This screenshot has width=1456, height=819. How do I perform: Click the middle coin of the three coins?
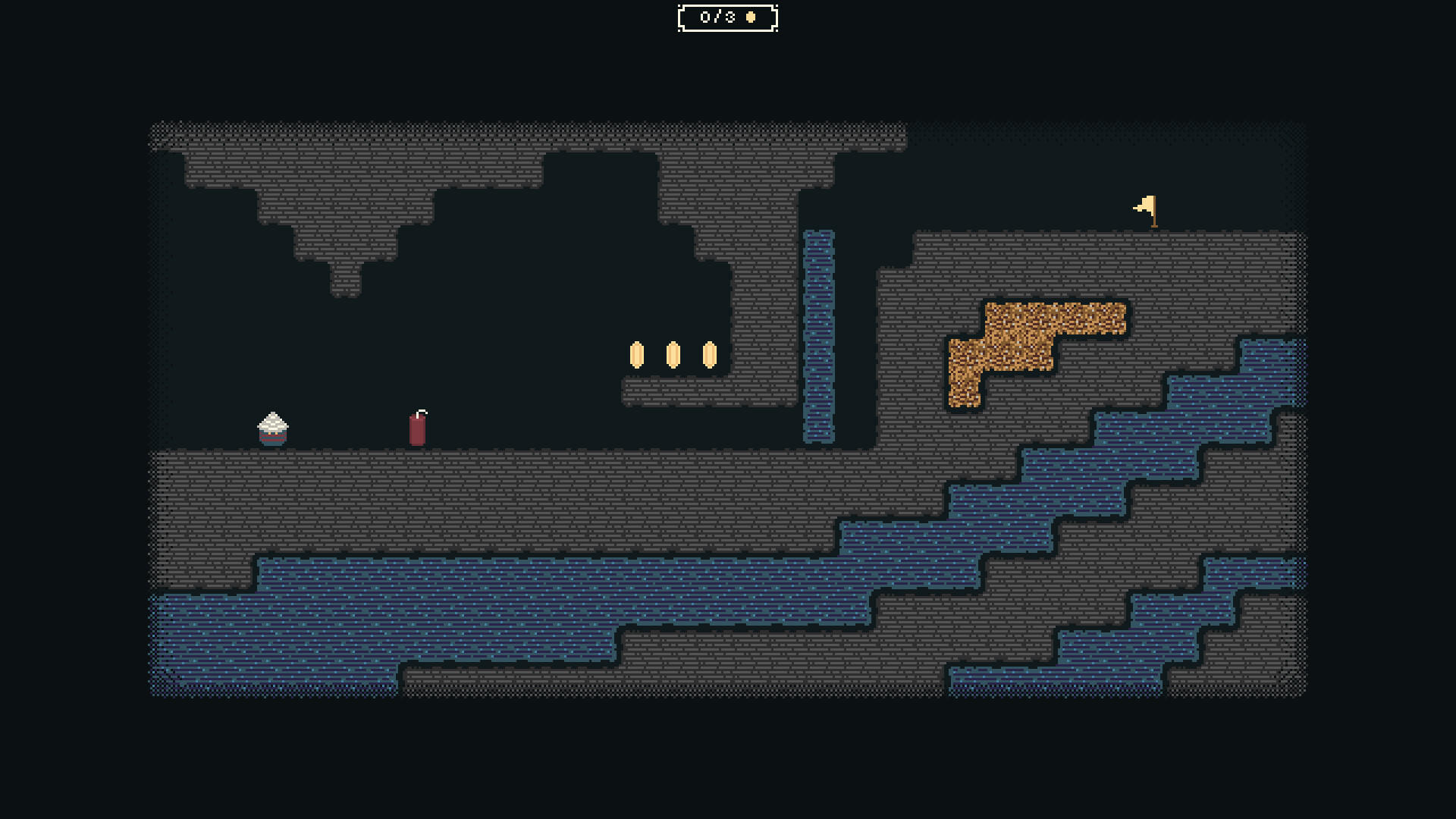pyautogui.click(x=673, y=355)
